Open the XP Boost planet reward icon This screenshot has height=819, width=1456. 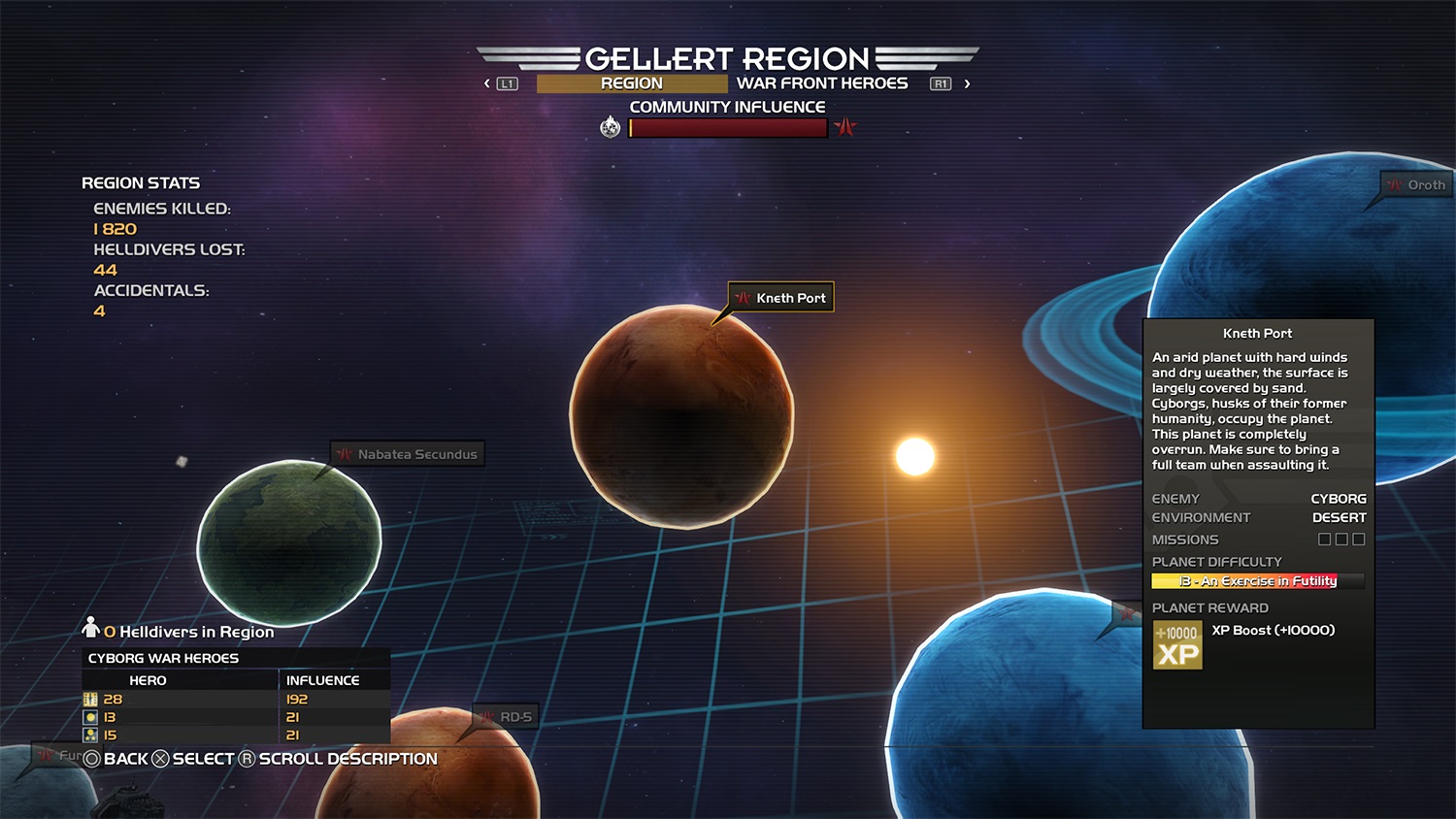tap(1177, 645)
